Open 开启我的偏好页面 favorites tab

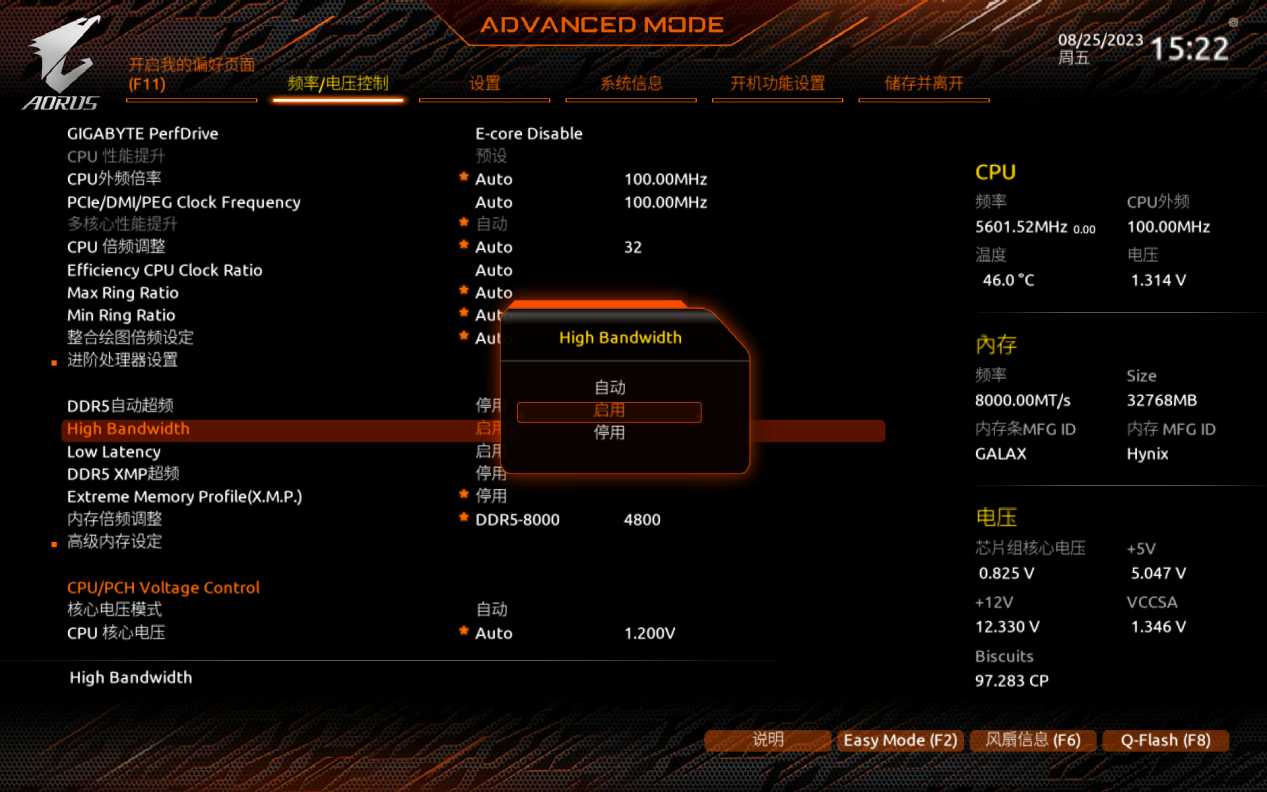191,75
